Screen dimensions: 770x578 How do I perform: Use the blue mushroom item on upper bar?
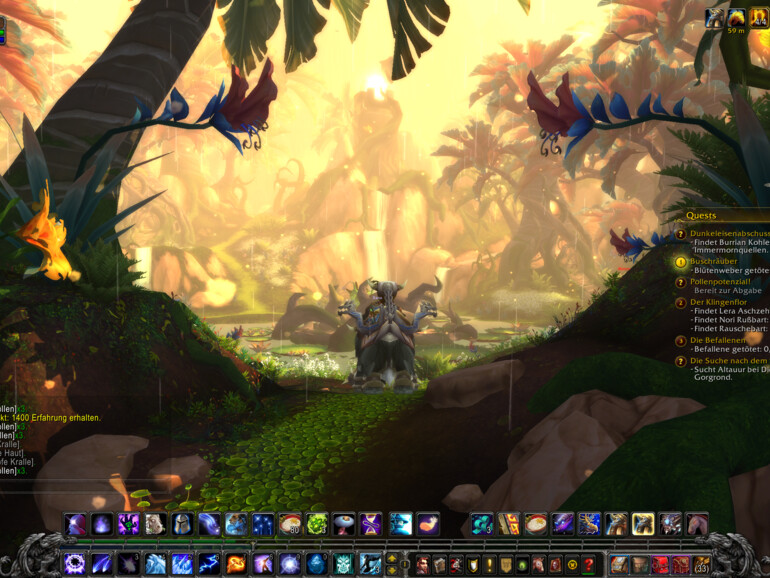pyautogui.click(x=344, y=524)
